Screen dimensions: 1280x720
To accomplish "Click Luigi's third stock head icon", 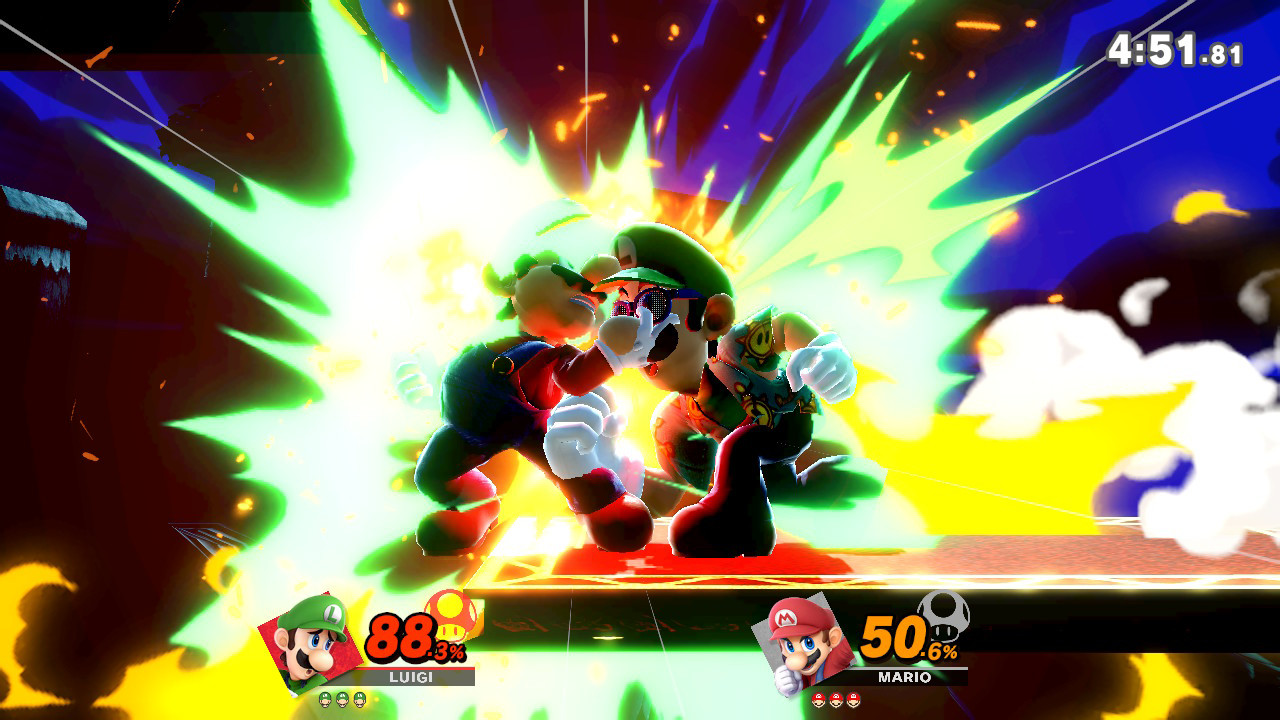I will [x=358, y=700].
